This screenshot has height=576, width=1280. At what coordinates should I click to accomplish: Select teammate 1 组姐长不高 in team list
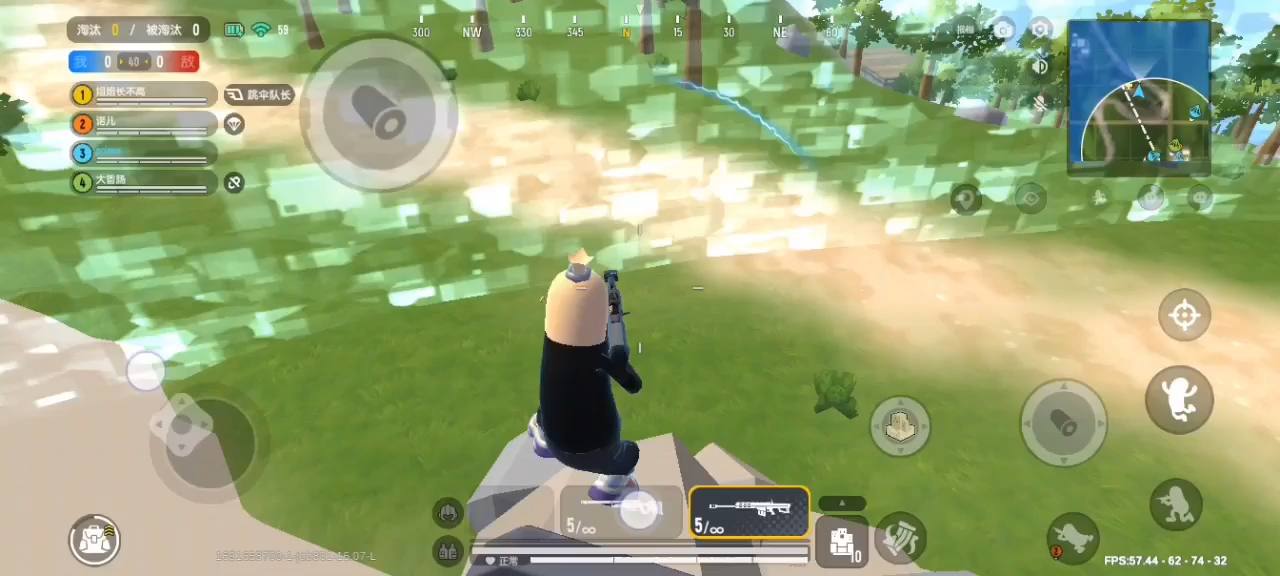pyautogui.click(x=144, y=94)
